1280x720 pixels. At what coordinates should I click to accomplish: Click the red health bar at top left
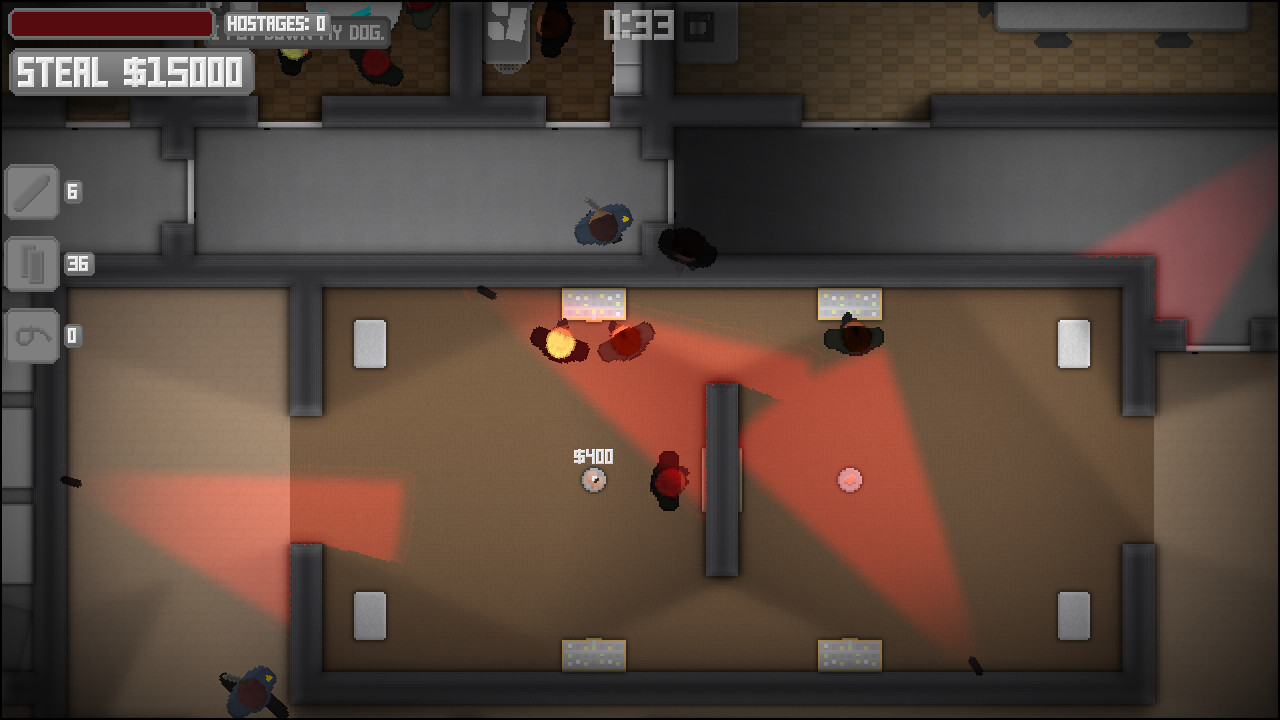coord(110,23)
